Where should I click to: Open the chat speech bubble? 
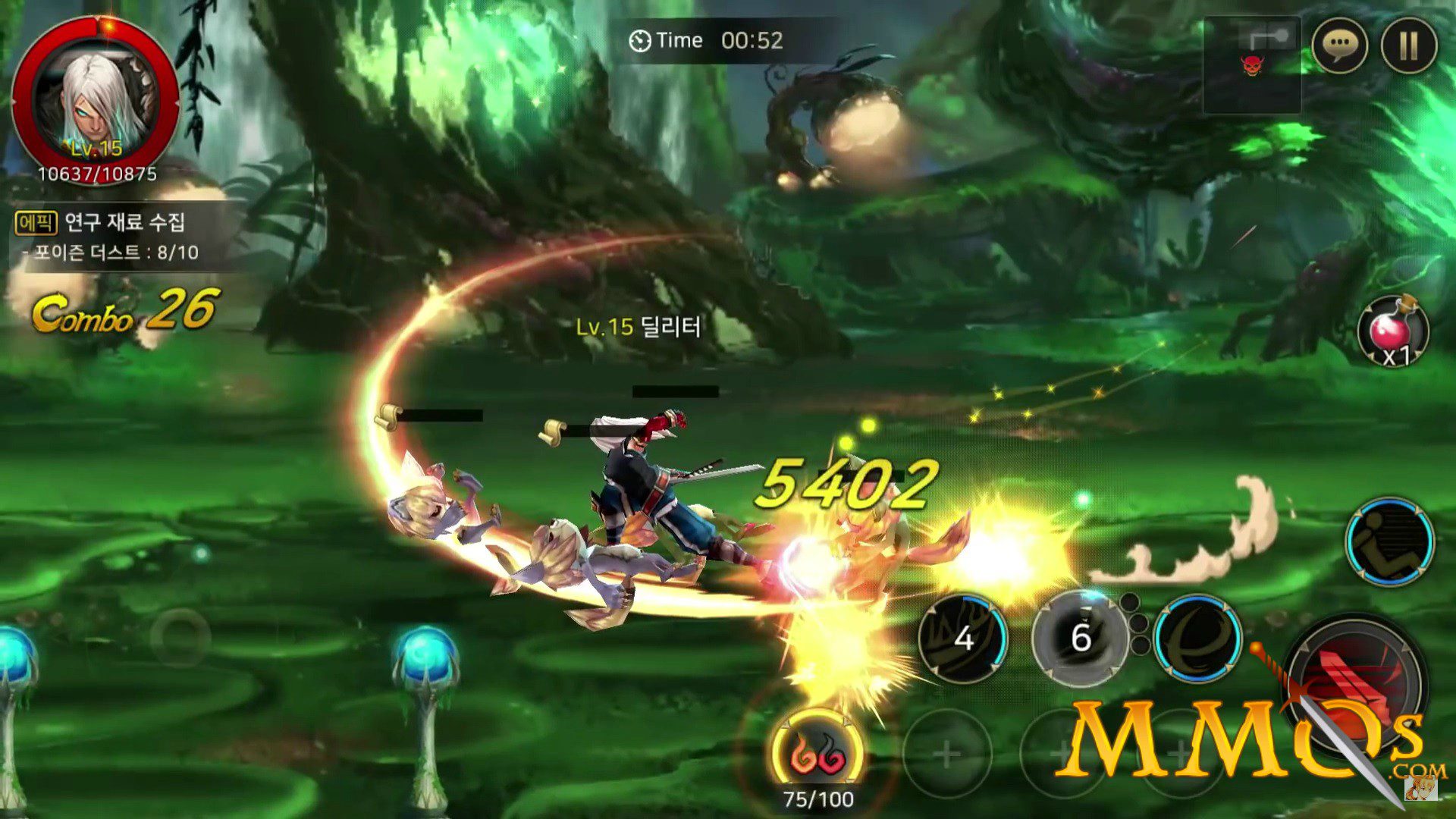1339,45
